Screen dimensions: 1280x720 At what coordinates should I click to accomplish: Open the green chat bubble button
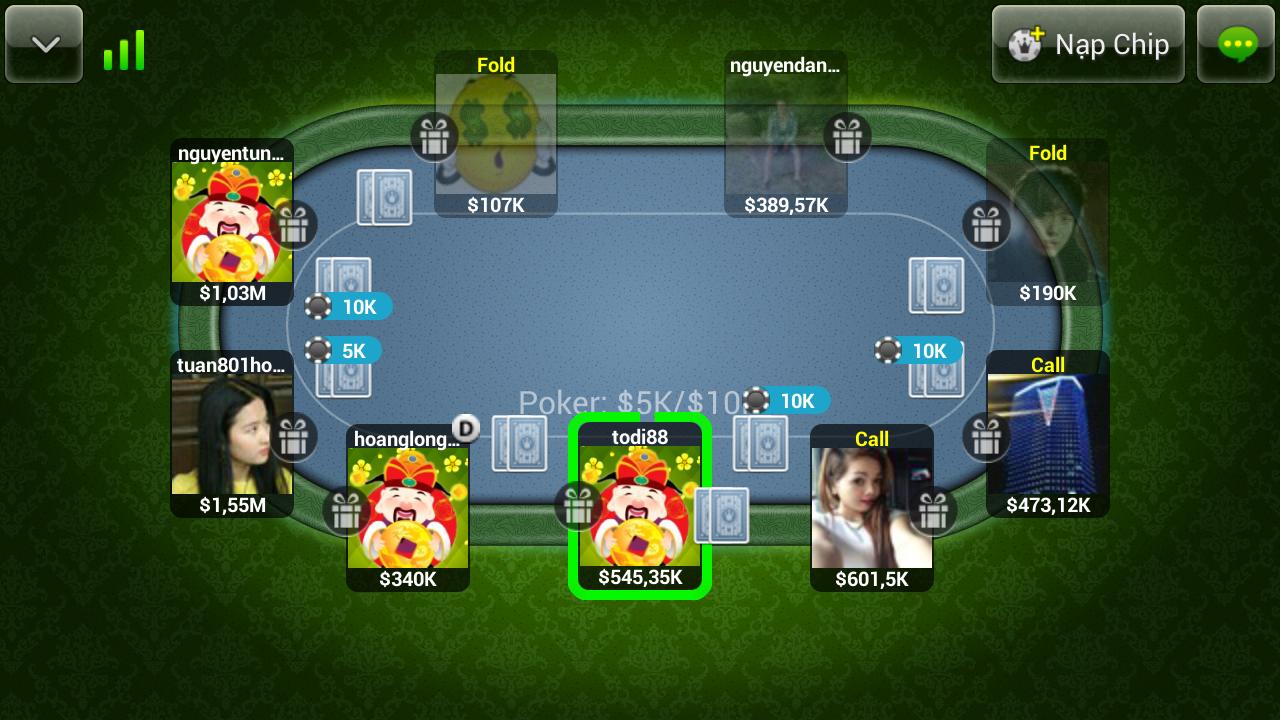(x=1236, y=44)
